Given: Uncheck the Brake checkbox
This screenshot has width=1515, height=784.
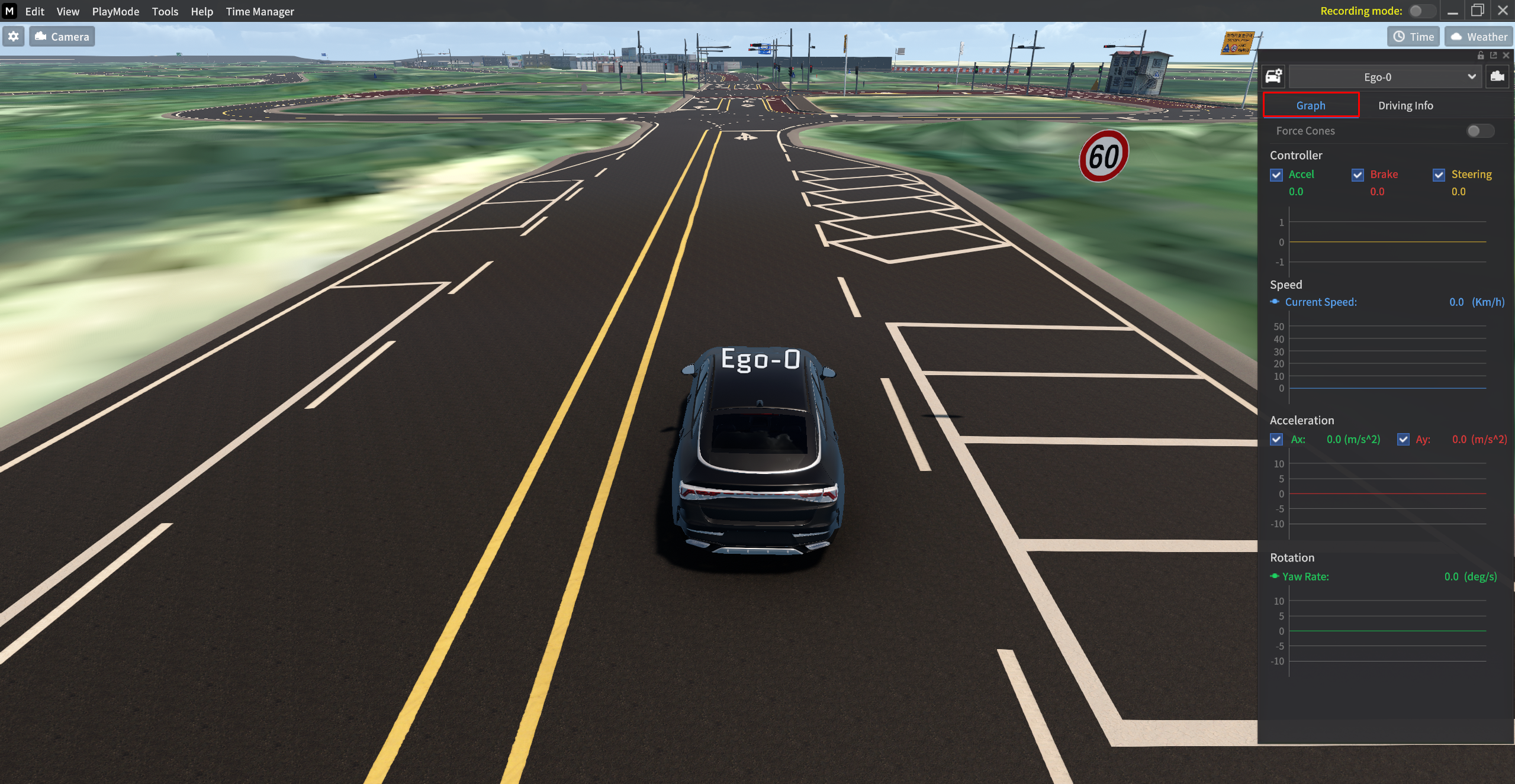Looking at the screenshot, I should [1358, 175].
